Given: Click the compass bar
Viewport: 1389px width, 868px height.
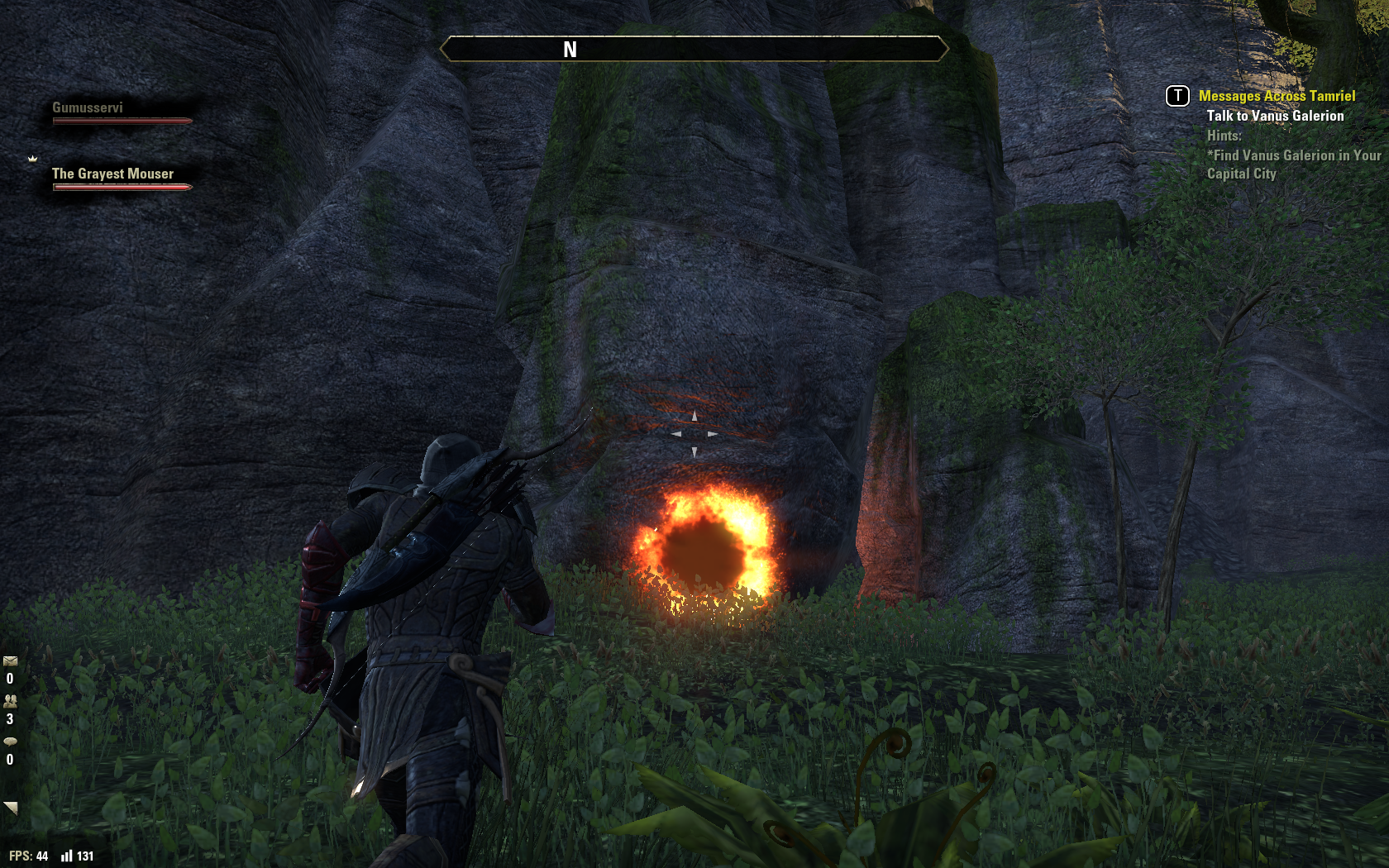Looking at the screenshot, I should (x=694, y=49).
